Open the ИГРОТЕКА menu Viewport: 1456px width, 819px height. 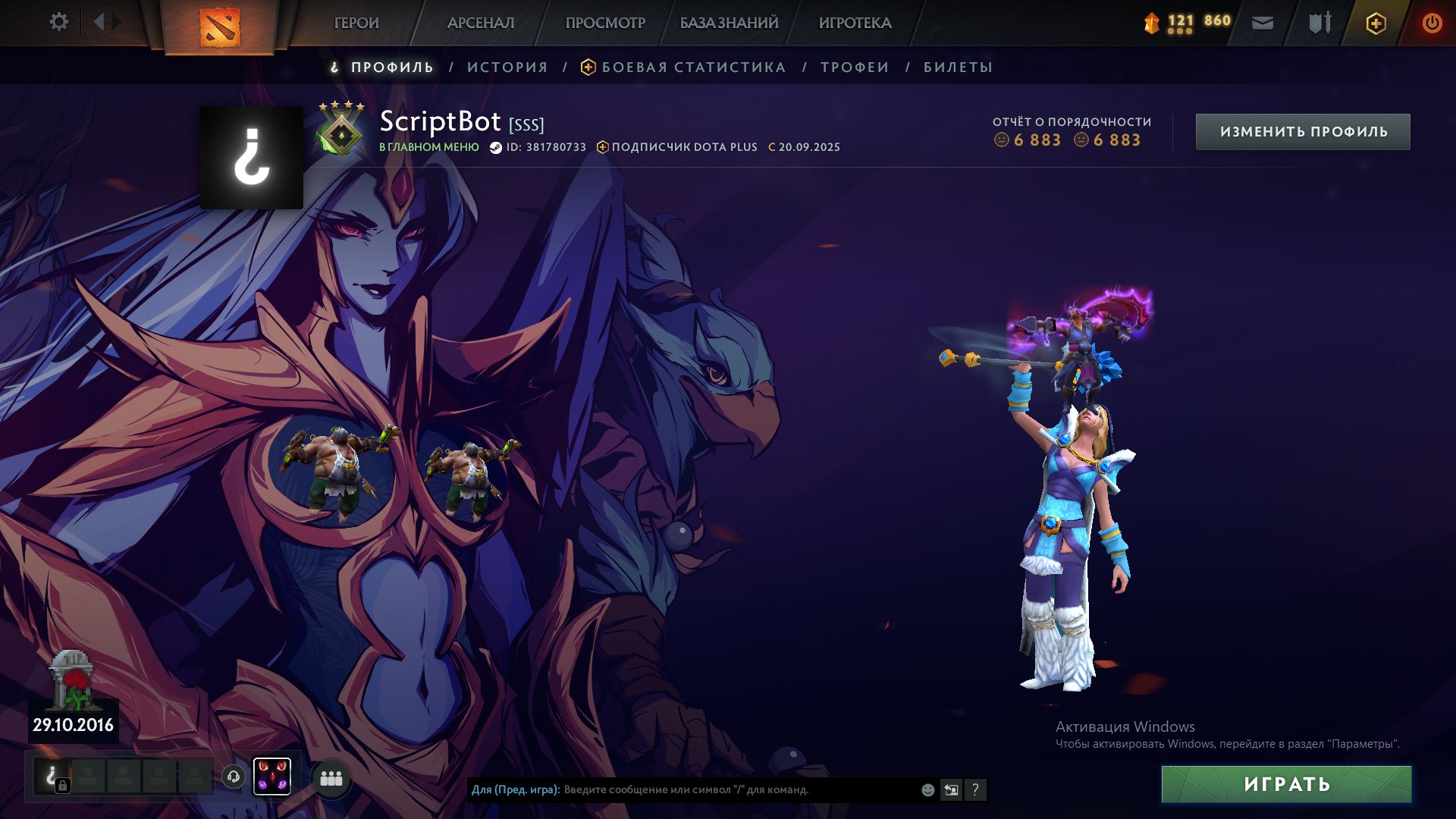point(855,24)
